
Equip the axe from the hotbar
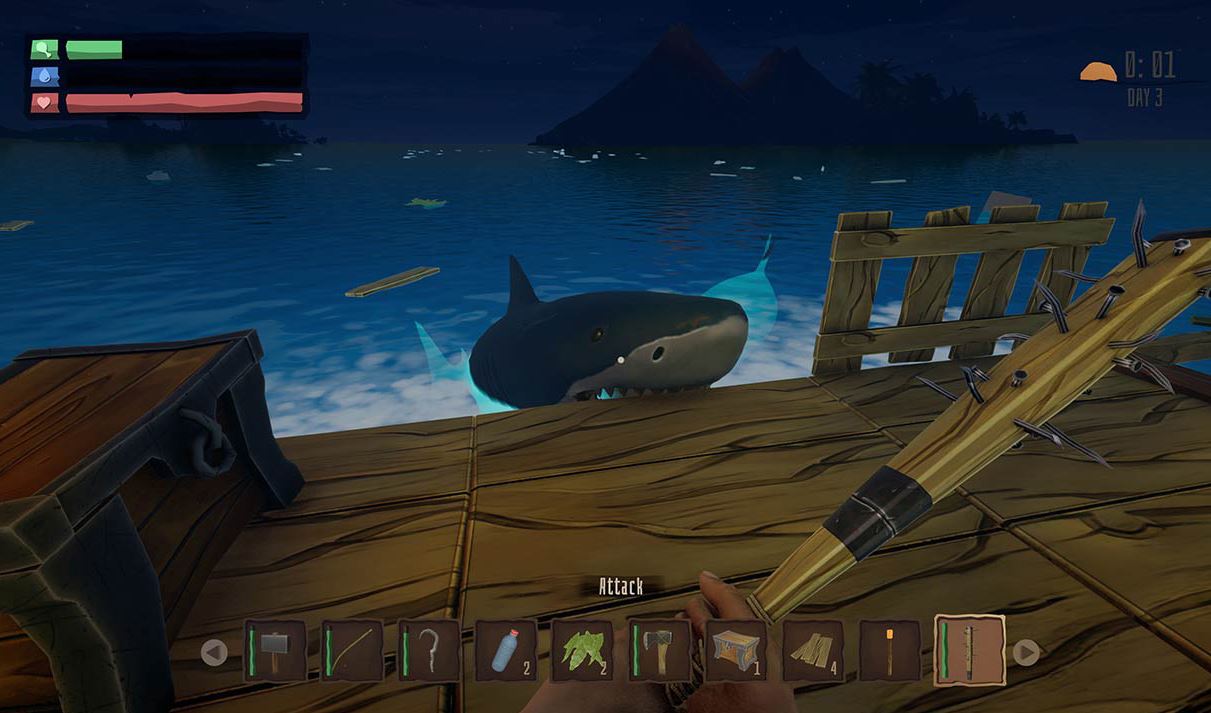[x=659, y=651]
